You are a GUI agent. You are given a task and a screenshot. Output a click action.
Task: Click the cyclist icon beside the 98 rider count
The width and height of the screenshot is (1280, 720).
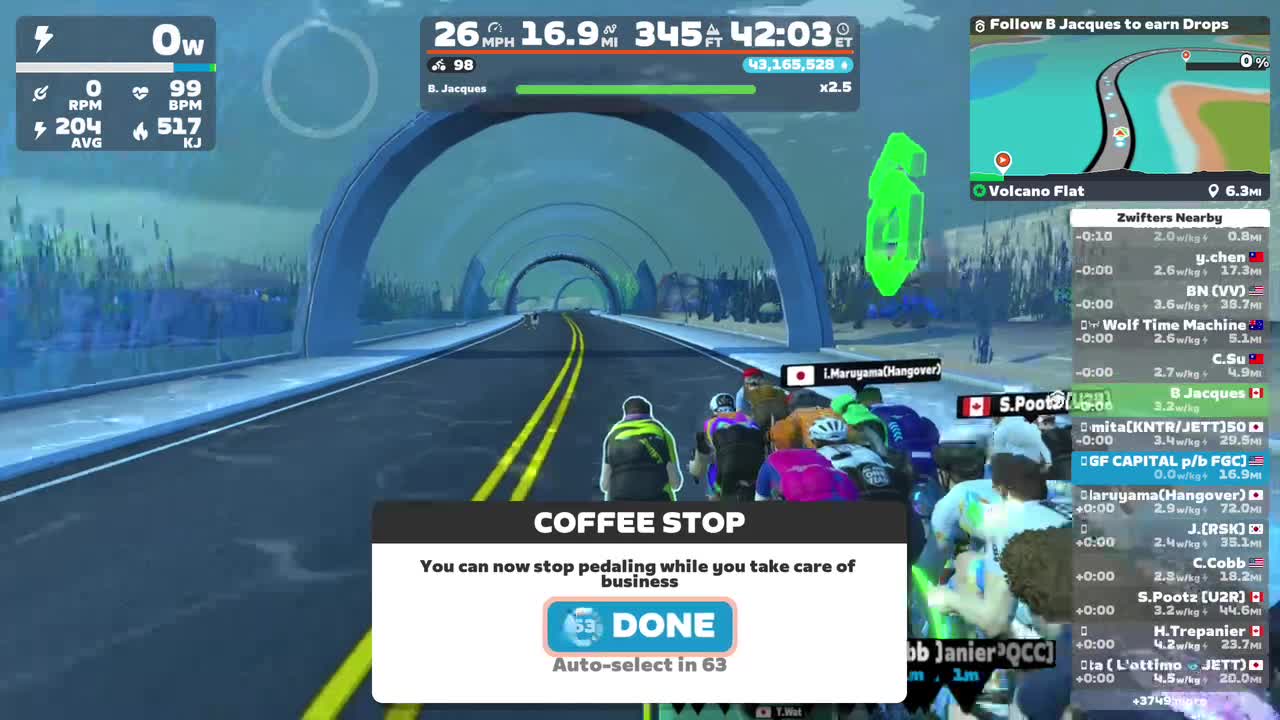click(437, 64)
